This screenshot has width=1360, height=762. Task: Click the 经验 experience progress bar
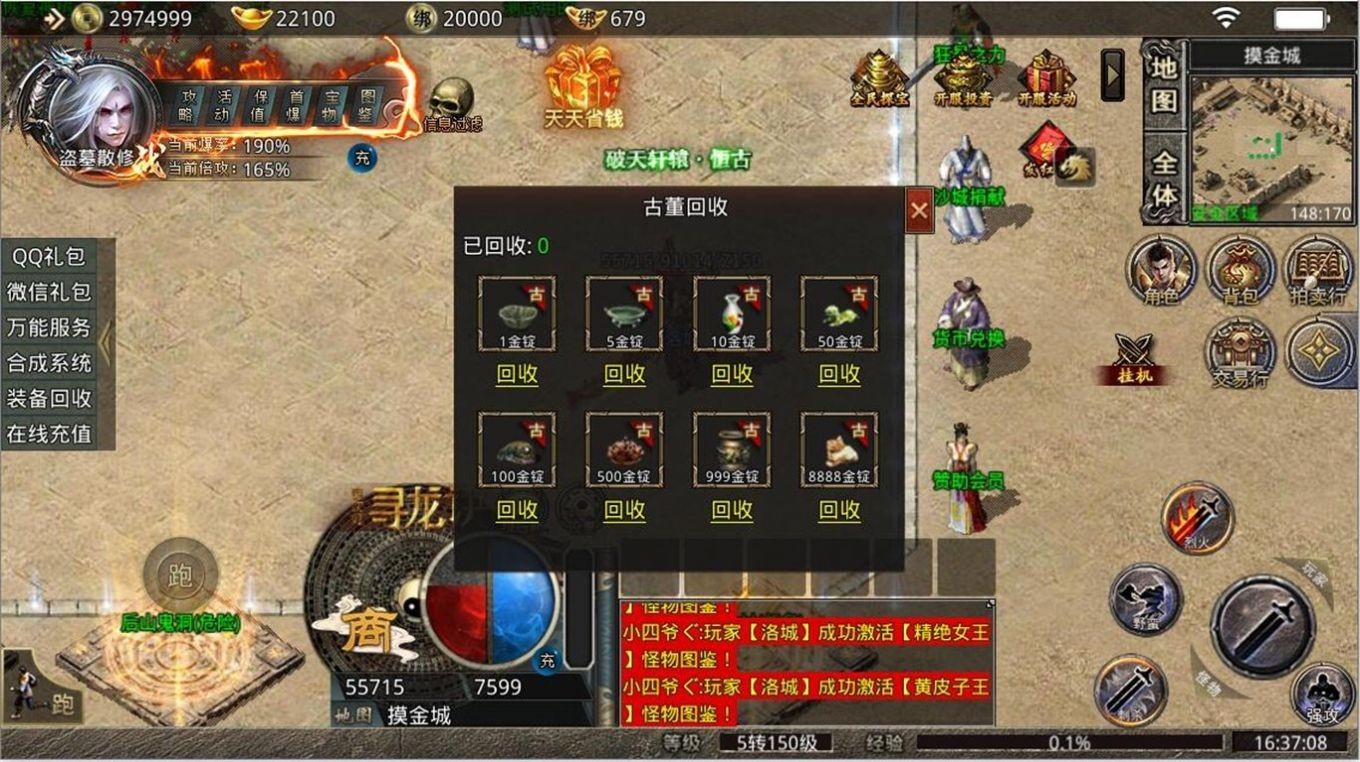coord(1070,742)
